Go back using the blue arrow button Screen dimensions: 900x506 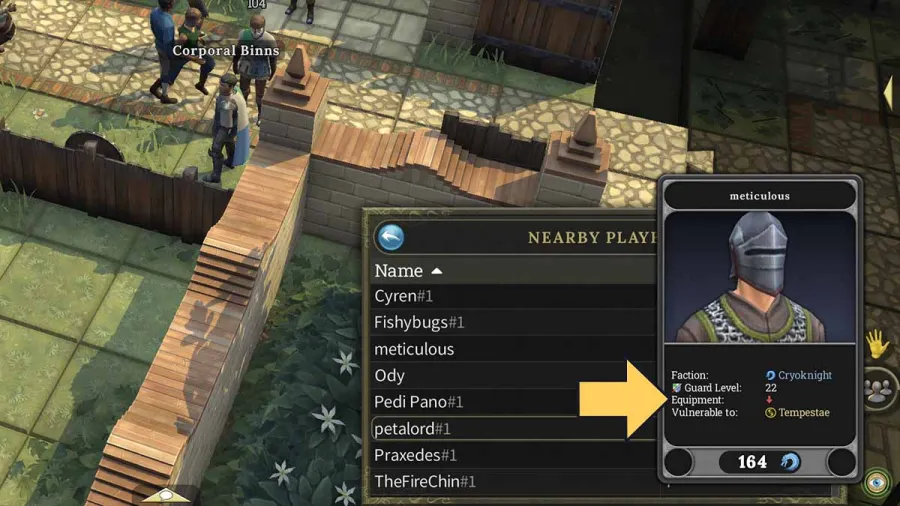[391, 237]
